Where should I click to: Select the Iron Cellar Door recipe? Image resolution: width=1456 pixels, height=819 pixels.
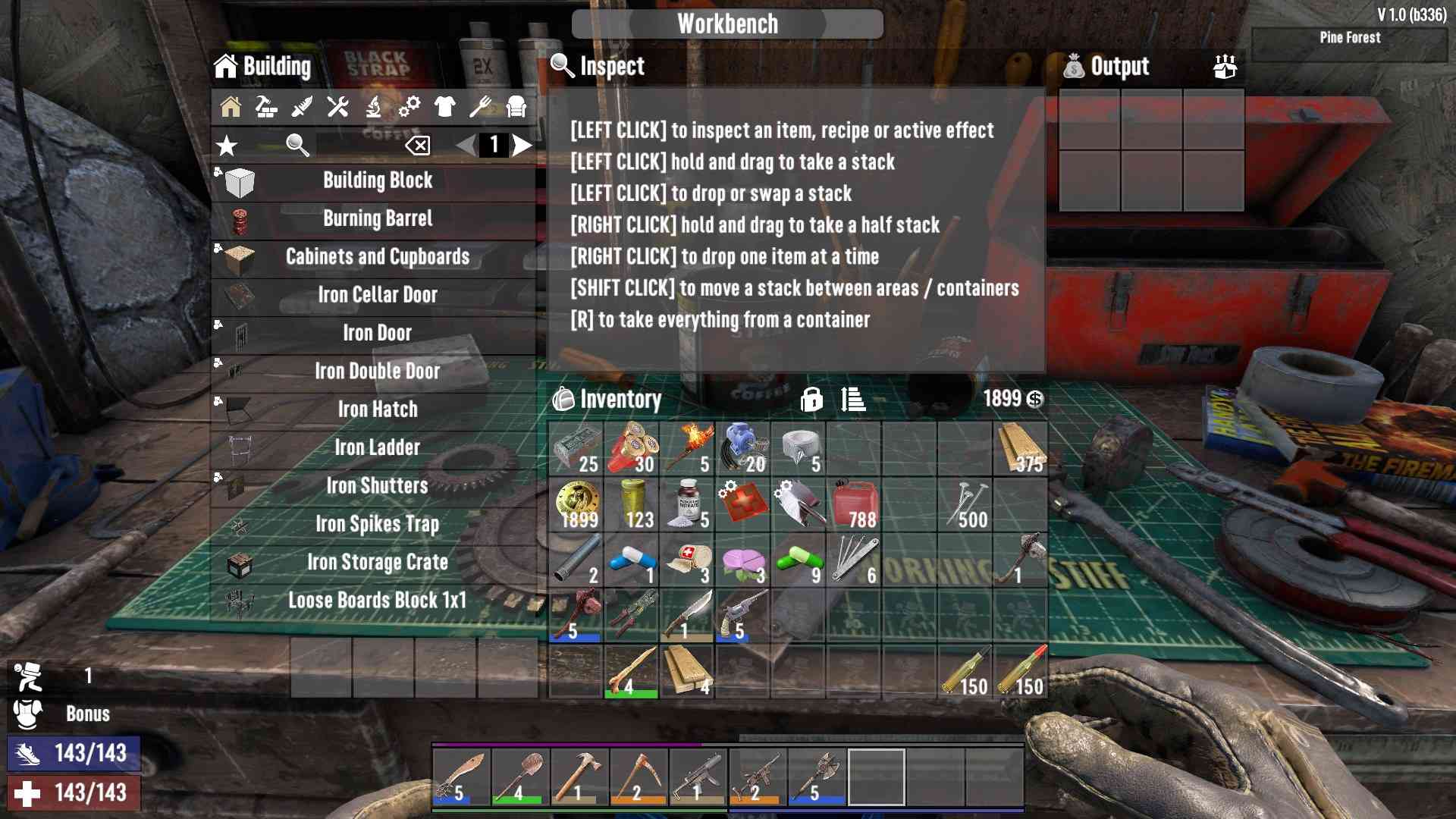coord(377,295)
